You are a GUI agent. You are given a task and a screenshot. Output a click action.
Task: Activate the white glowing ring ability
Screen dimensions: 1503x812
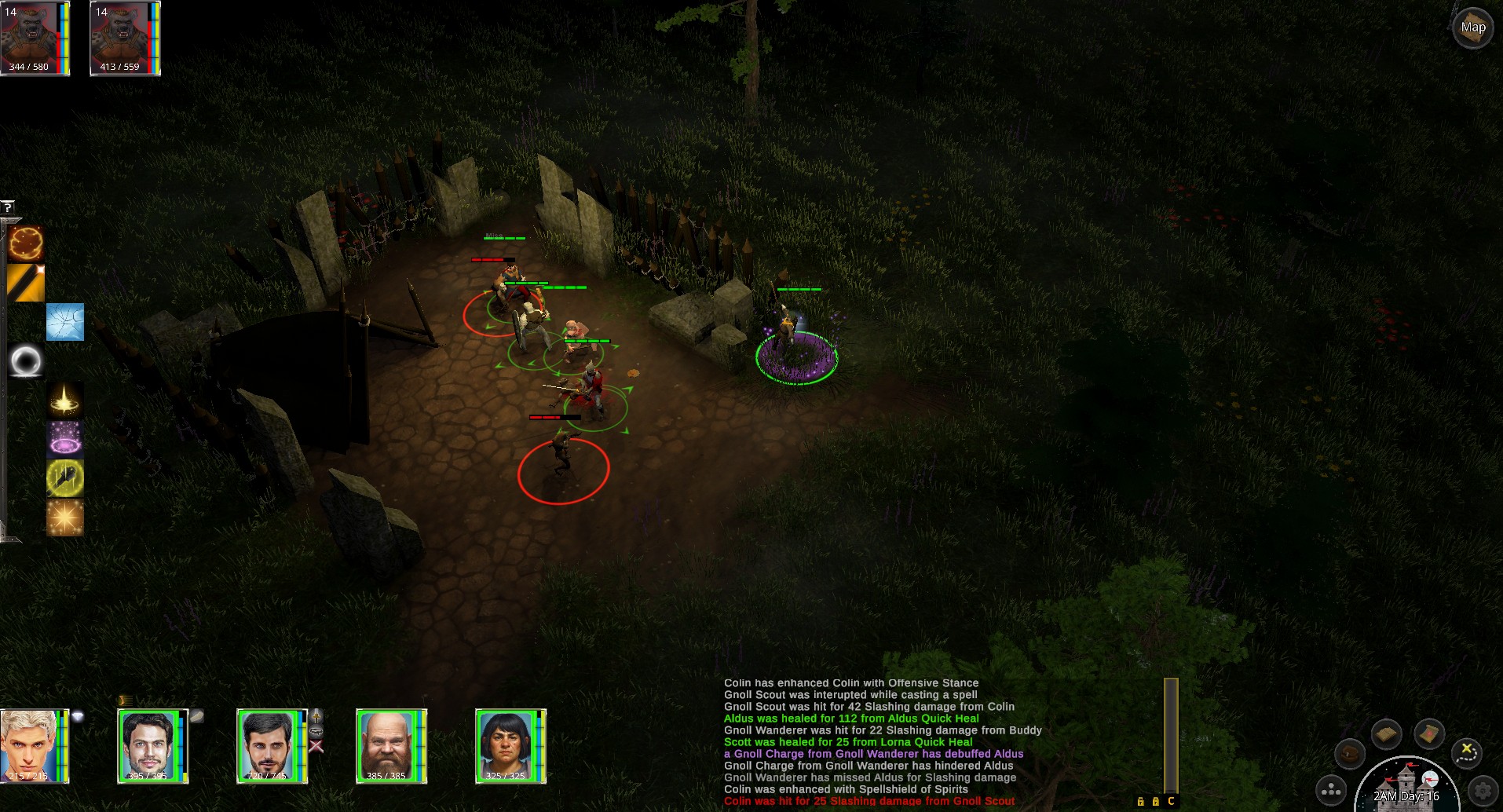26,361
